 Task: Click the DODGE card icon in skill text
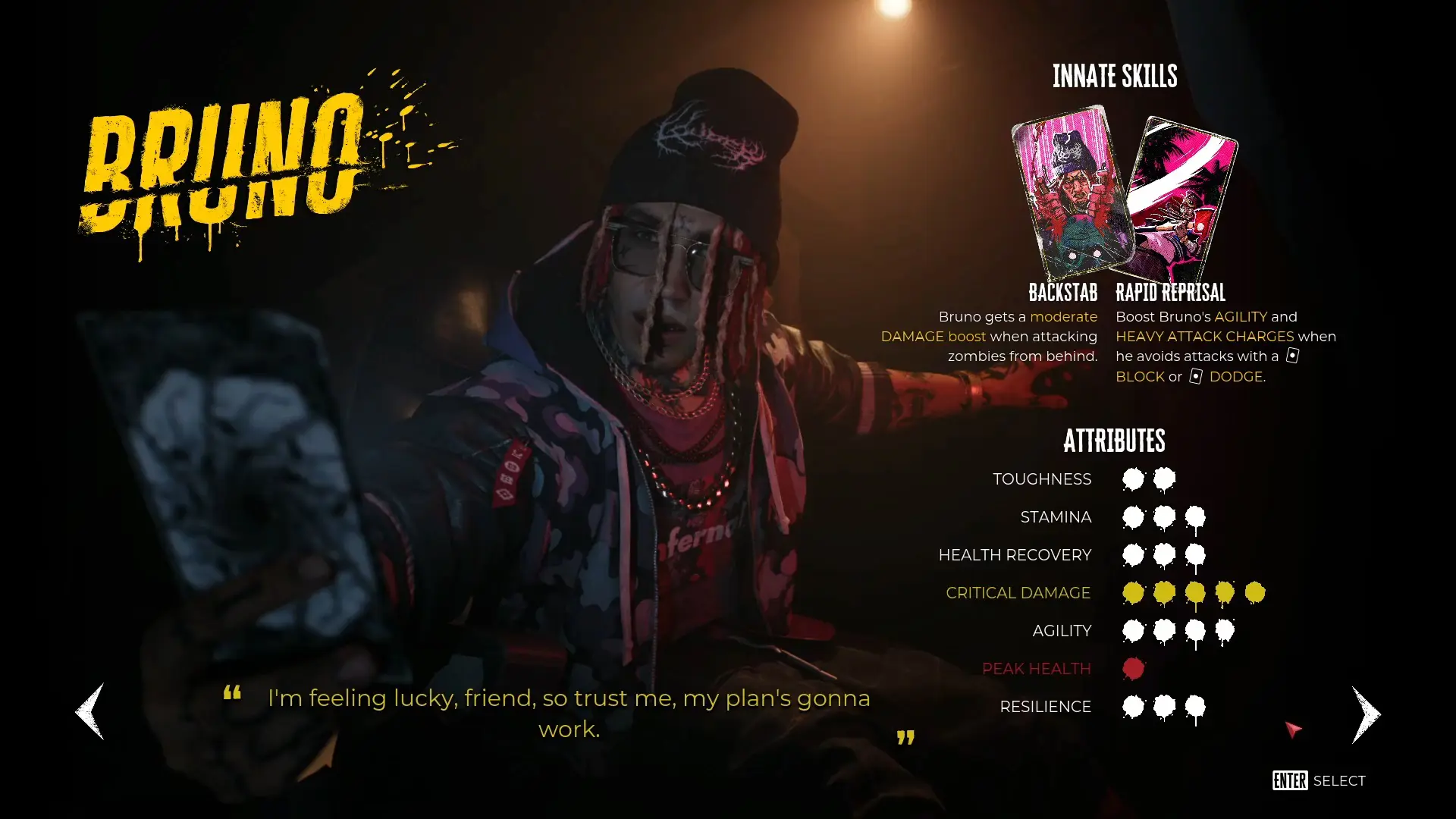click(x=1196, y=377)
